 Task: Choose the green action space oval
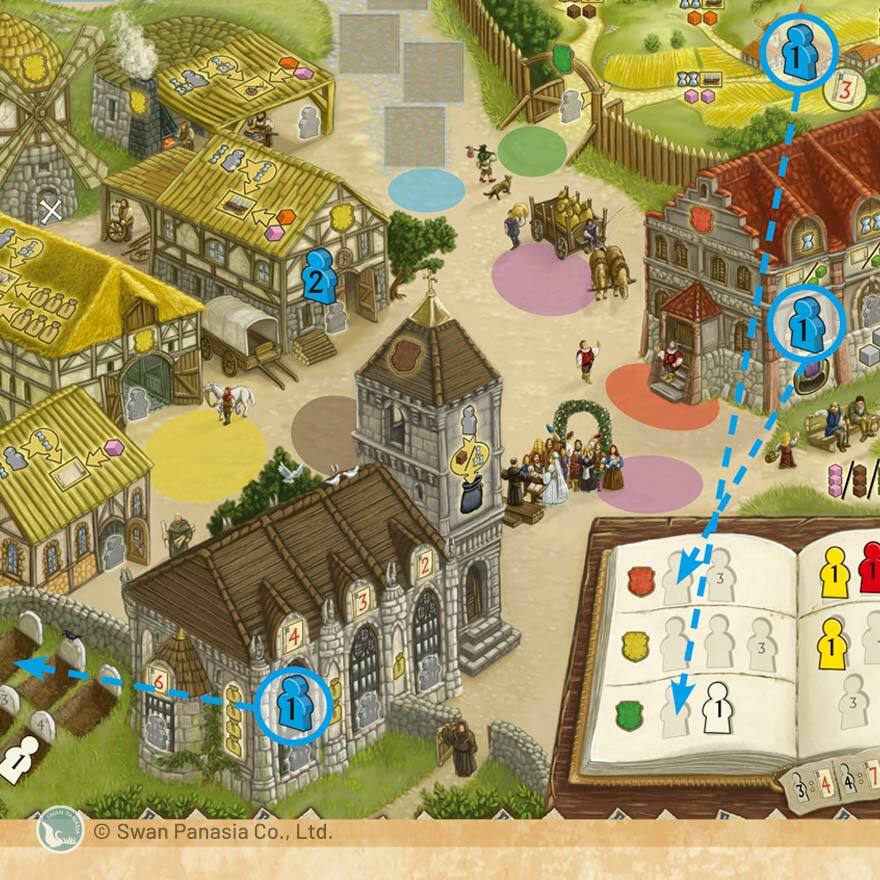532,151
